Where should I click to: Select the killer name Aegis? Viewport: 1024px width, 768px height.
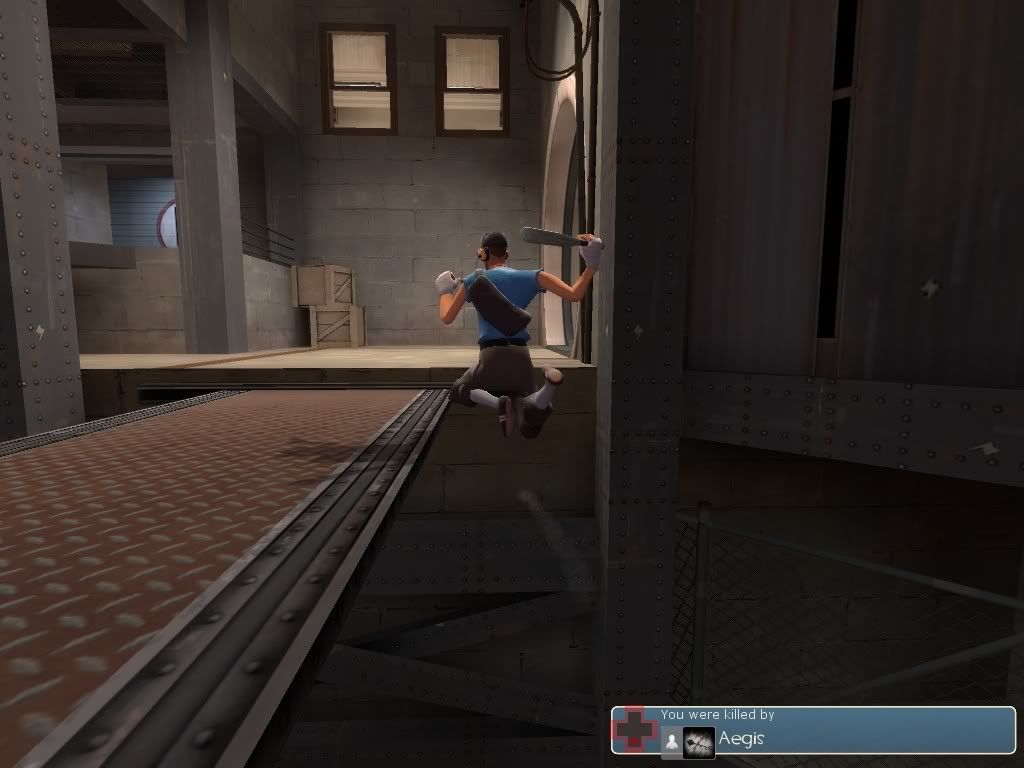pos(741,739)
